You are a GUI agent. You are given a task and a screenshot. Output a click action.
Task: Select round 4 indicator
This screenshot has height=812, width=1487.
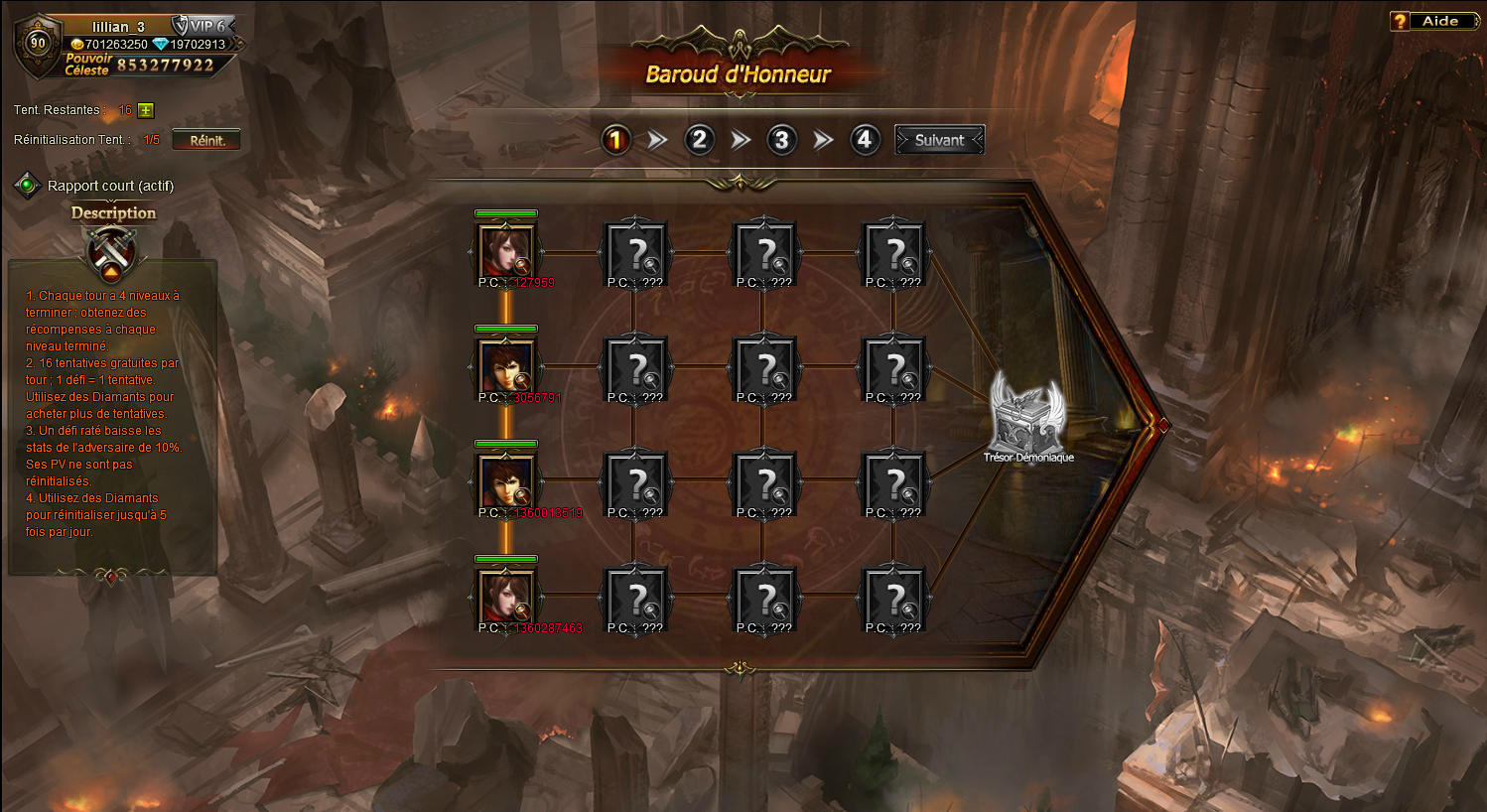pos(864,140)
